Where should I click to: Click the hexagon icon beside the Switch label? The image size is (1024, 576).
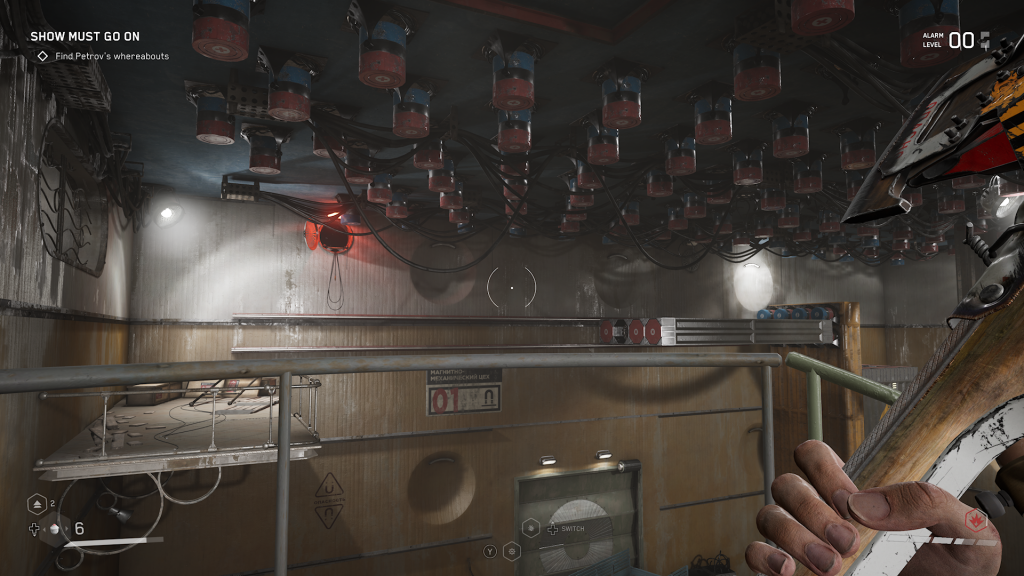tap(531, 529)
